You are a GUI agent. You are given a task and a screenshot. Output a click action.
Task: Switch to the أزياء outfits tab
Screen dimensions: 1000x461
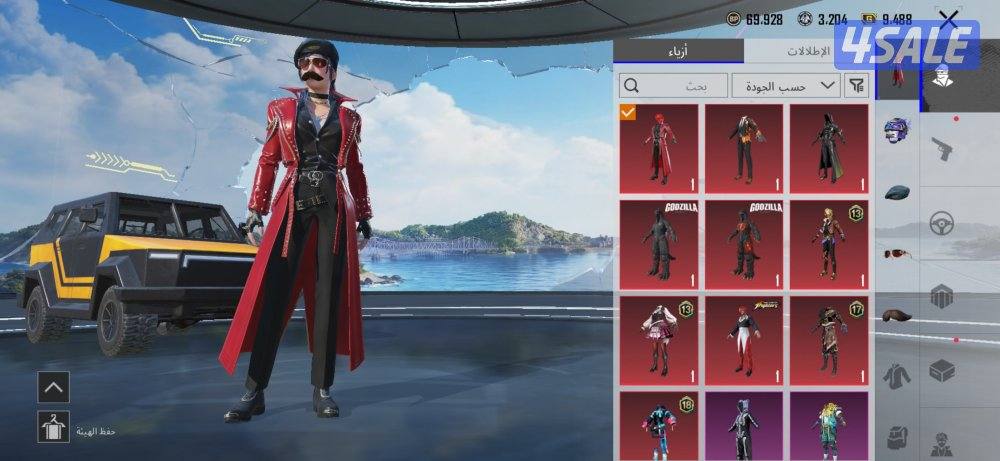click(678, 51)
